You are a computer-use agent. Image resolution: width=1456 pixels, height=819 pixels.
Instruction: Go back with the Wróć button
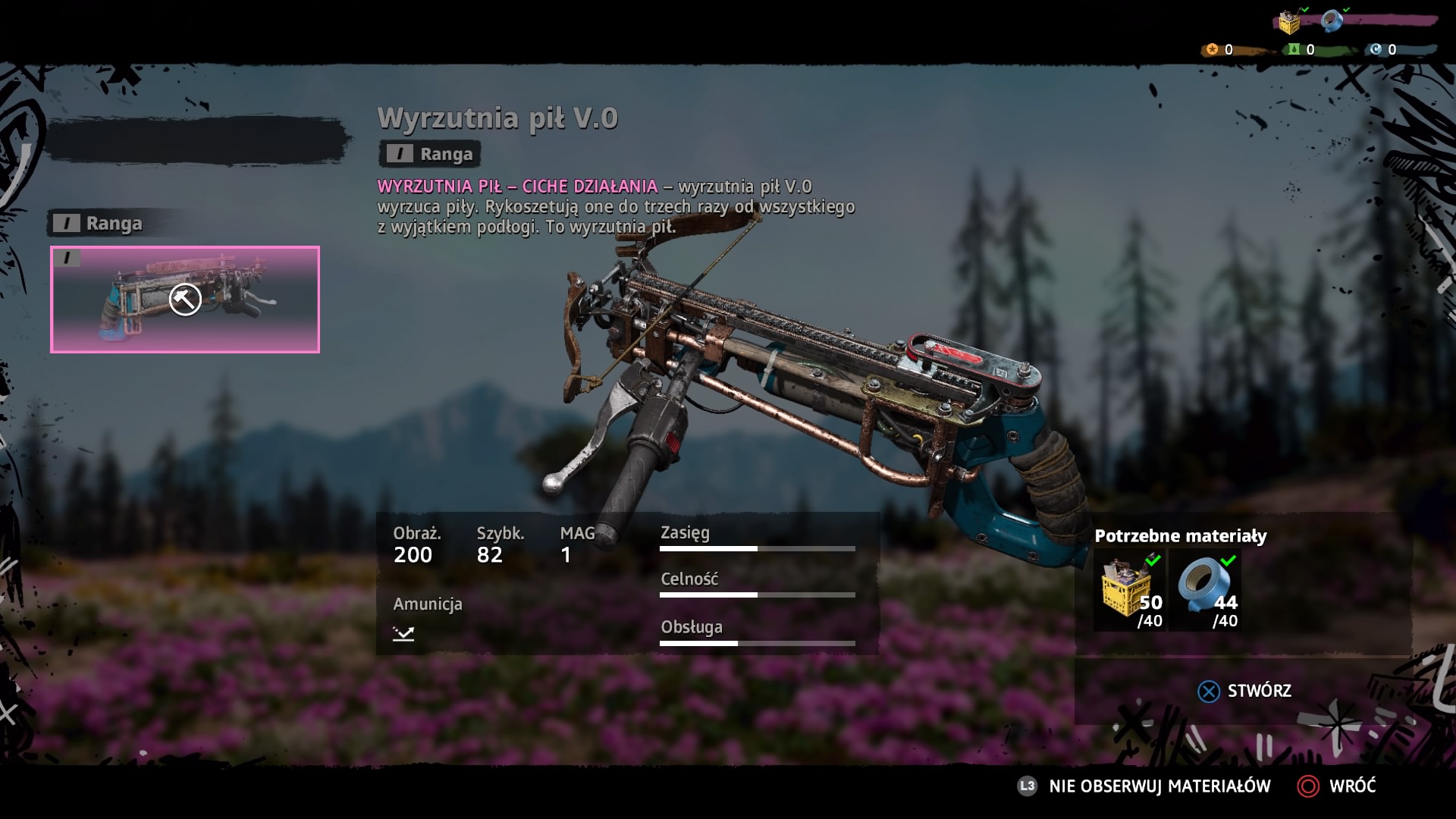(1337, 786)
